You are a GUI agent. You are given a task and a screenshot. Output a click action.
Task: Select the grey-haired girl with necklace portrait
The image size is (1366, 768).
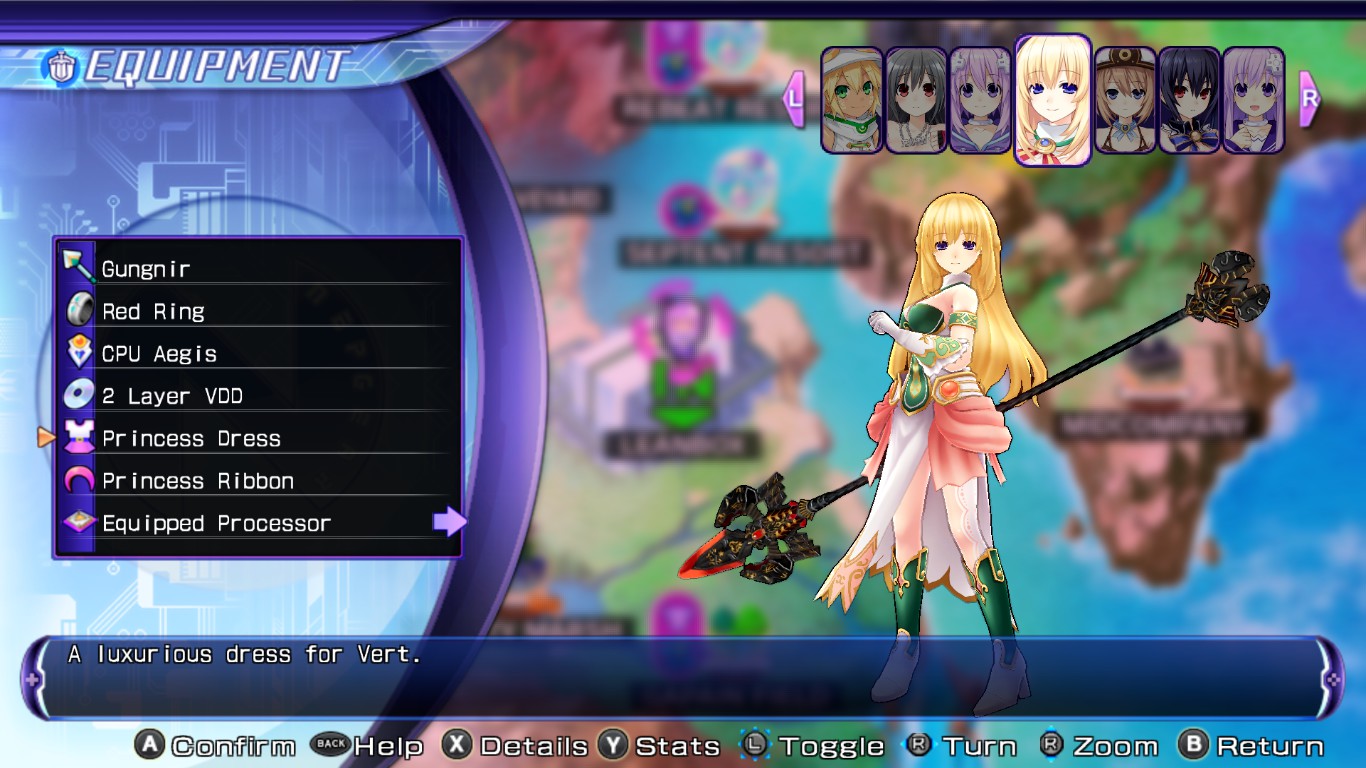tap(916, 100)
